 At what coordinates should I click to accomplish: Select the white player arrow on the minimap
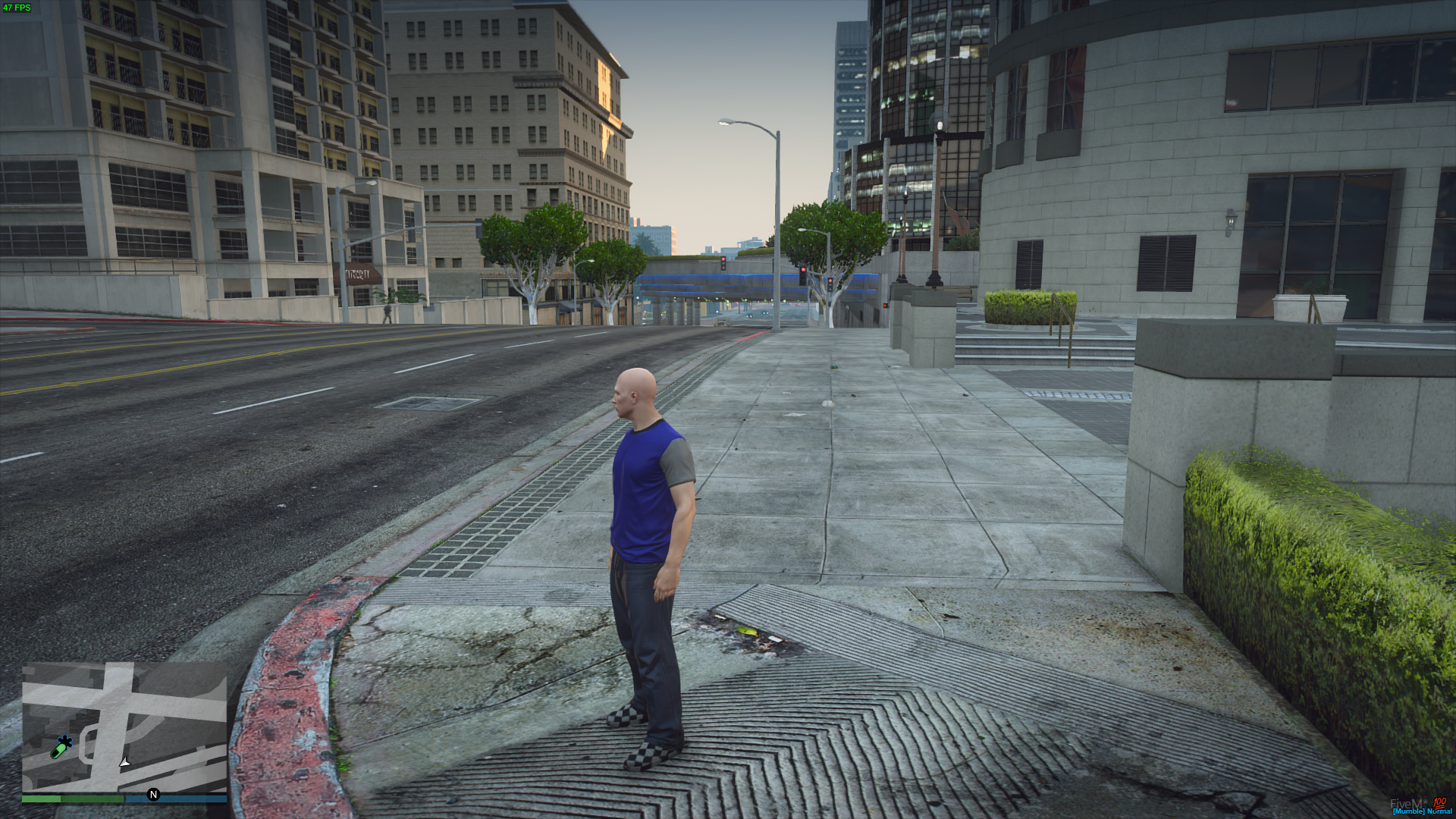(124, 761)
